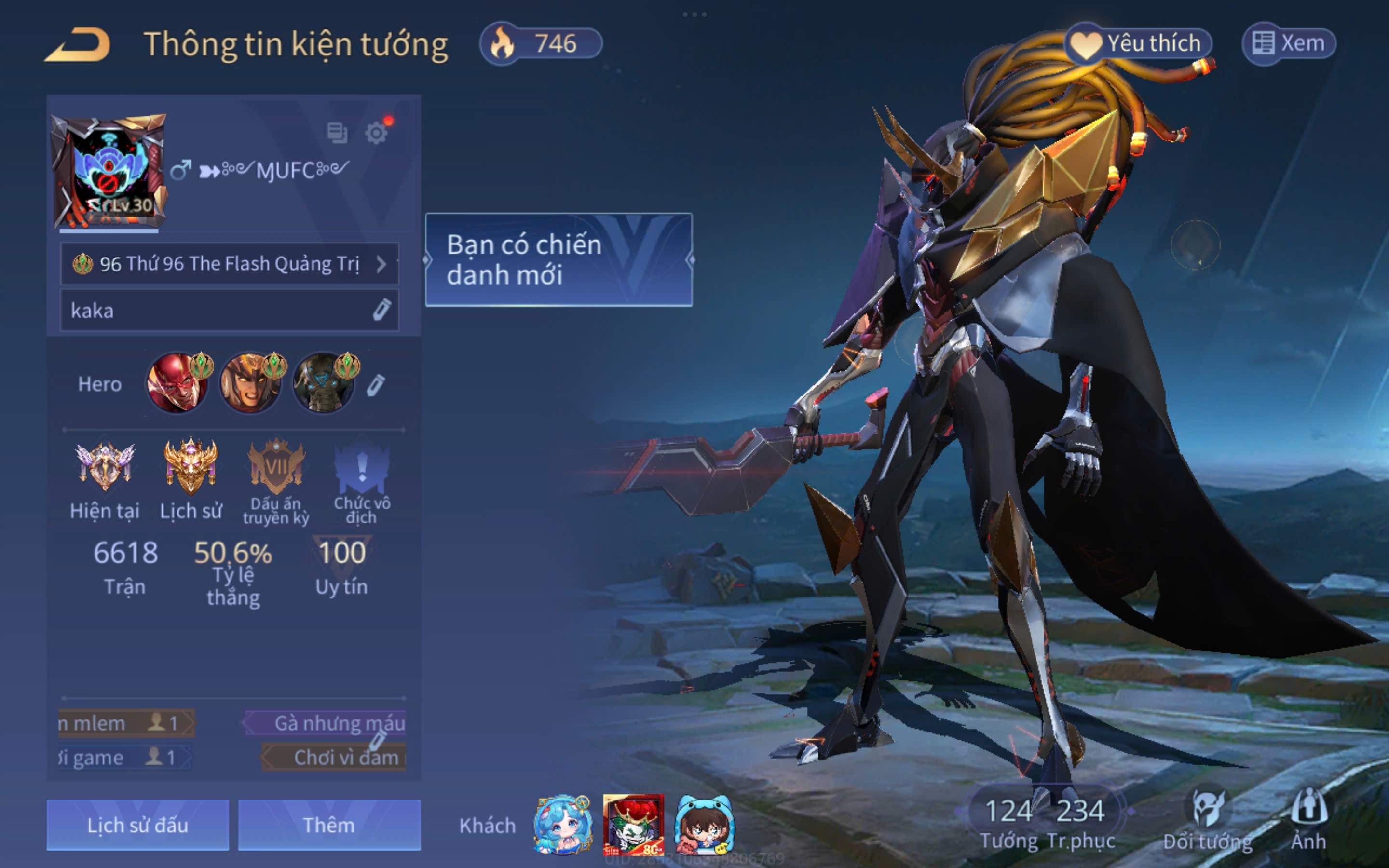Open the The Flash Quảng Trị ranking row
The height and width of the screenshot is (868, 1389).
tap(229, 264)
